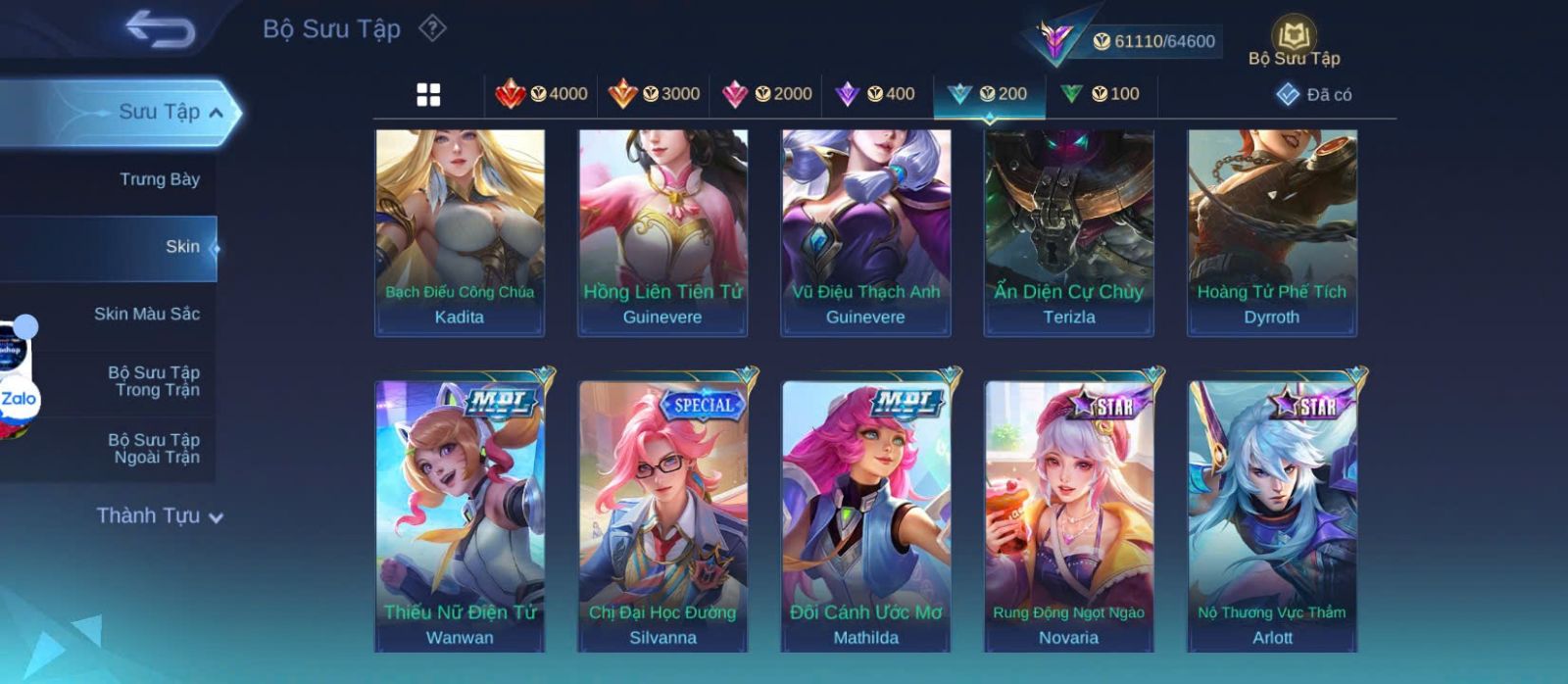Screen dimensions: 1568x684
Task: Pick Wanwan Thiếu Nữ Điện Tử skin
Action: 460,514
